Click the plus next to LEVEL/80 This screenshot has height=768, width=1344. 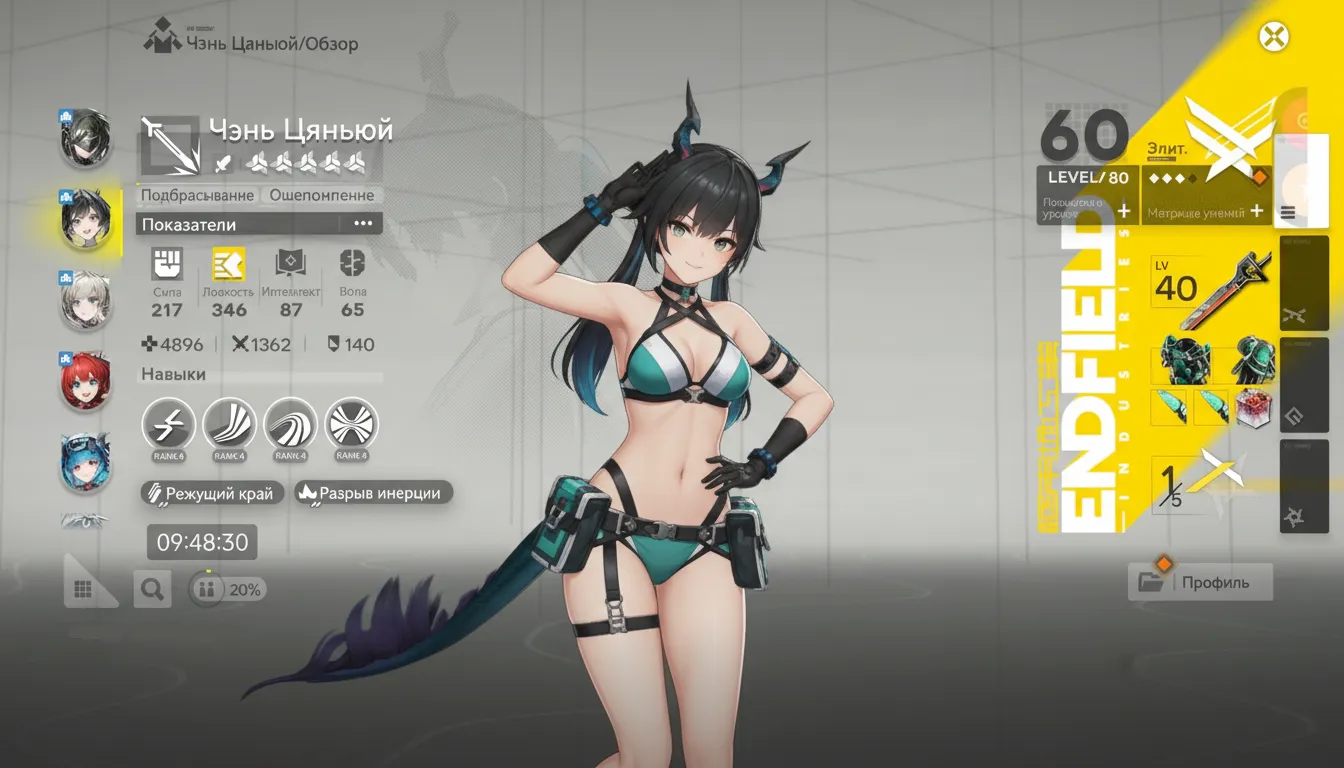click(1123, 211)
